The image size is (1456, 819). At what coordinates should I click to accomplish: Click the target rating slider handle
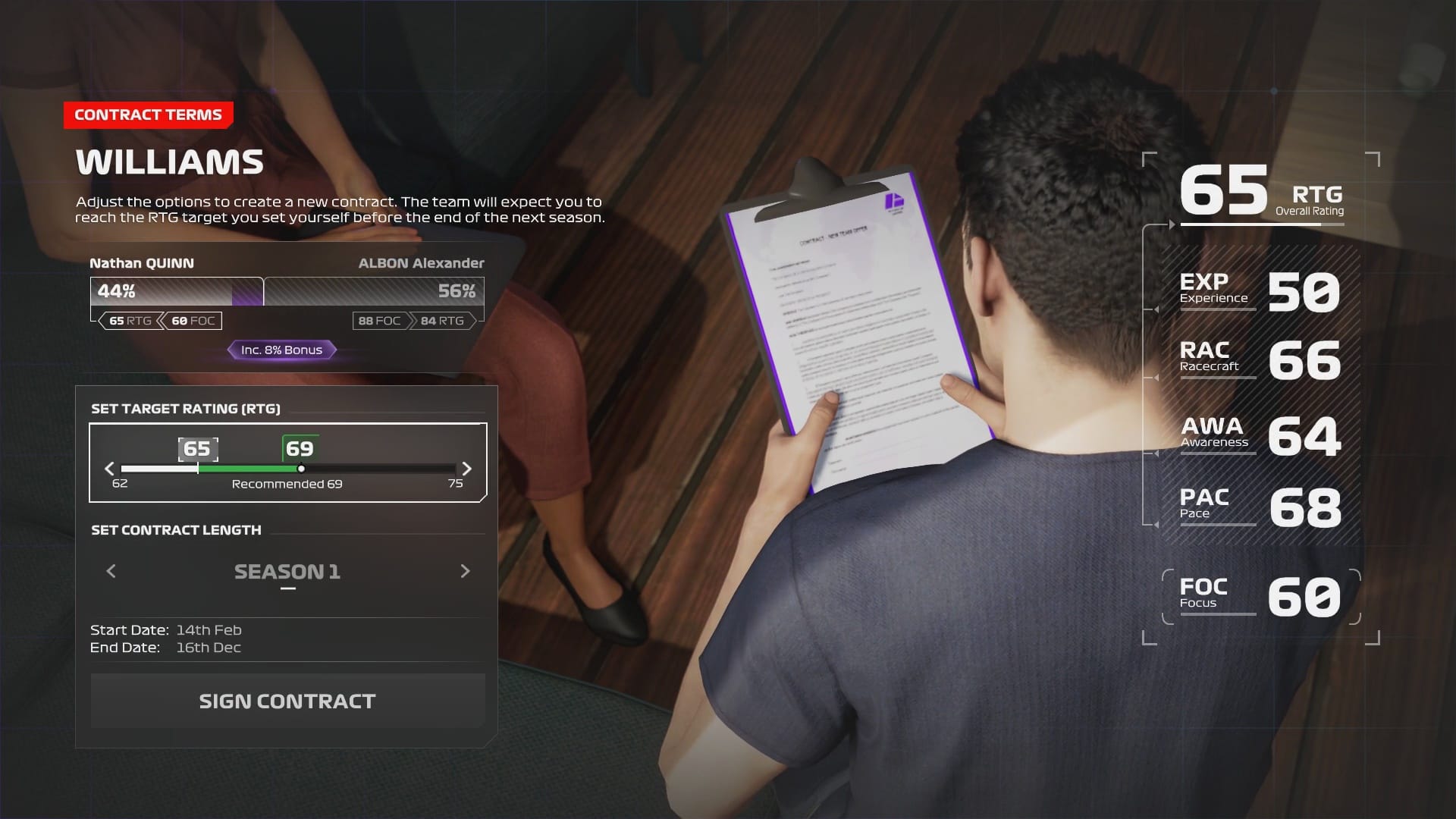(301, 469)
